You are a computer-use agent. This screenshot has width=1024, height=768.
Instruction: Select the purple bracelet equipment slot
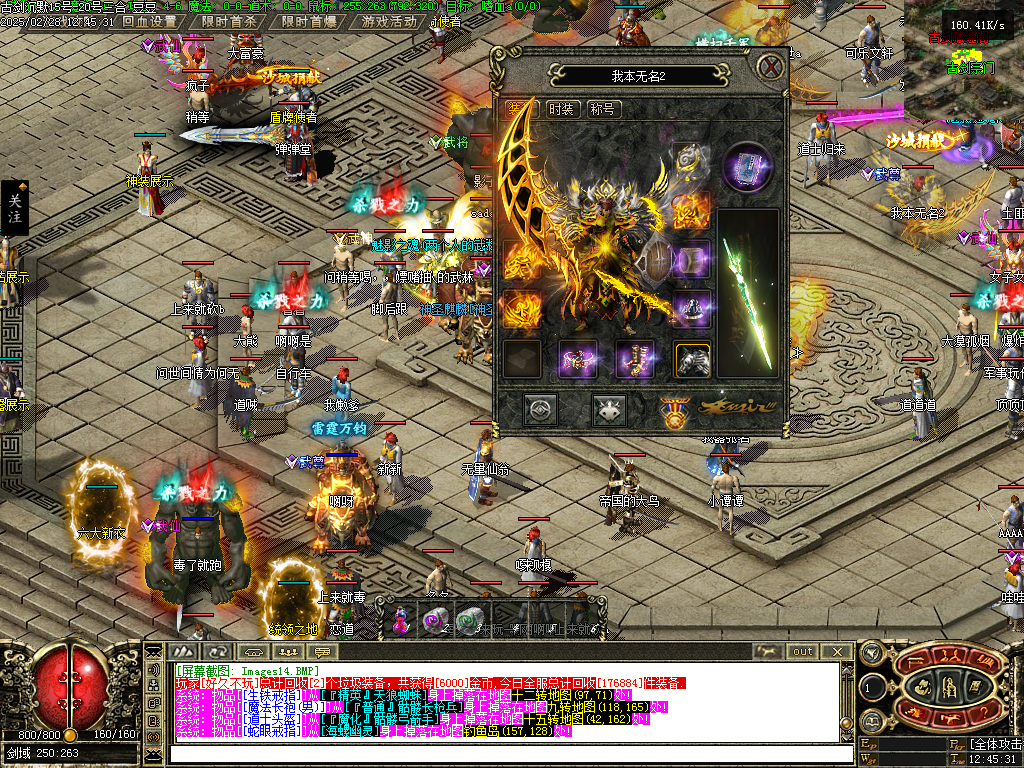[x=579, y=360]
